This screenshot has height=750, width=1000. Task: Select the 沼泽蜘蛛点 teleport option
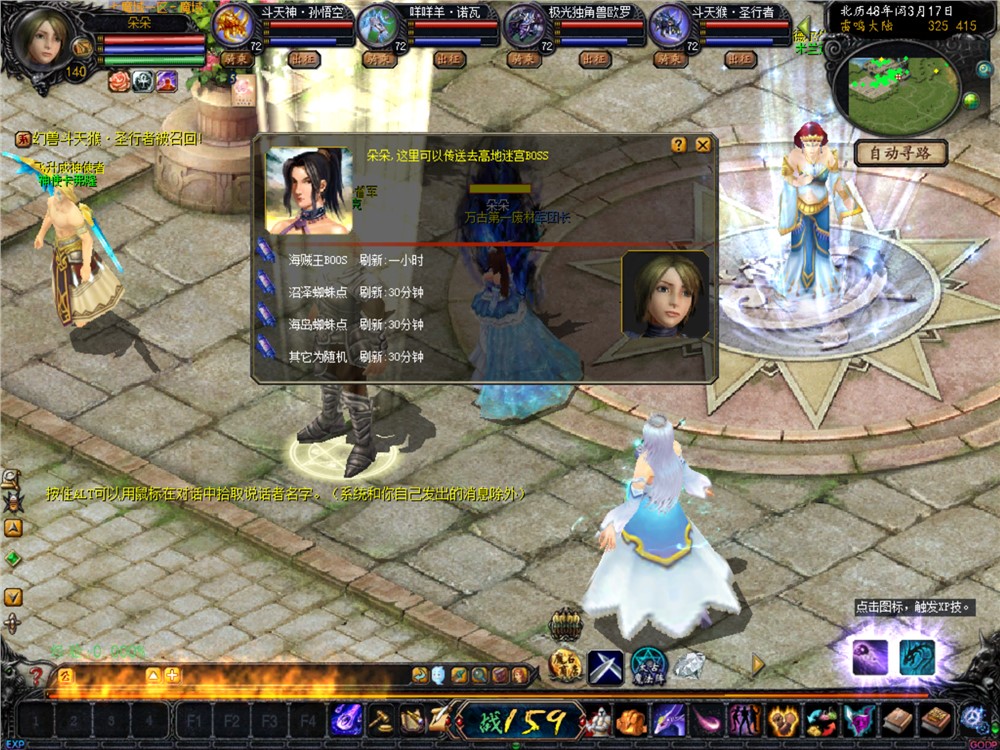(x=317, y=292)
